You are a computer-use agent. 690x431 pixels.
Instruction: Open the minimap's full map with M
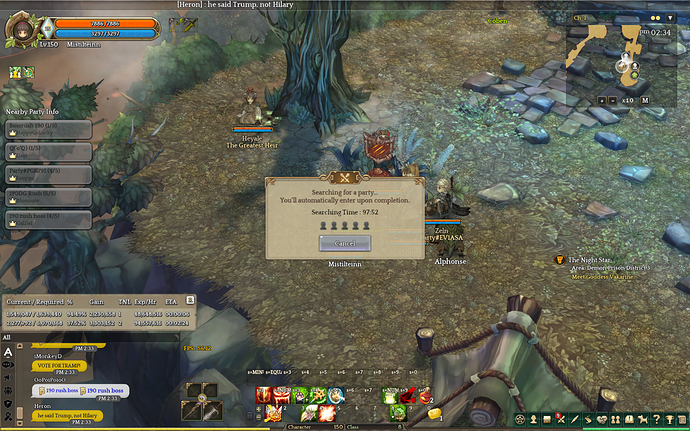(x=645, y=100)
